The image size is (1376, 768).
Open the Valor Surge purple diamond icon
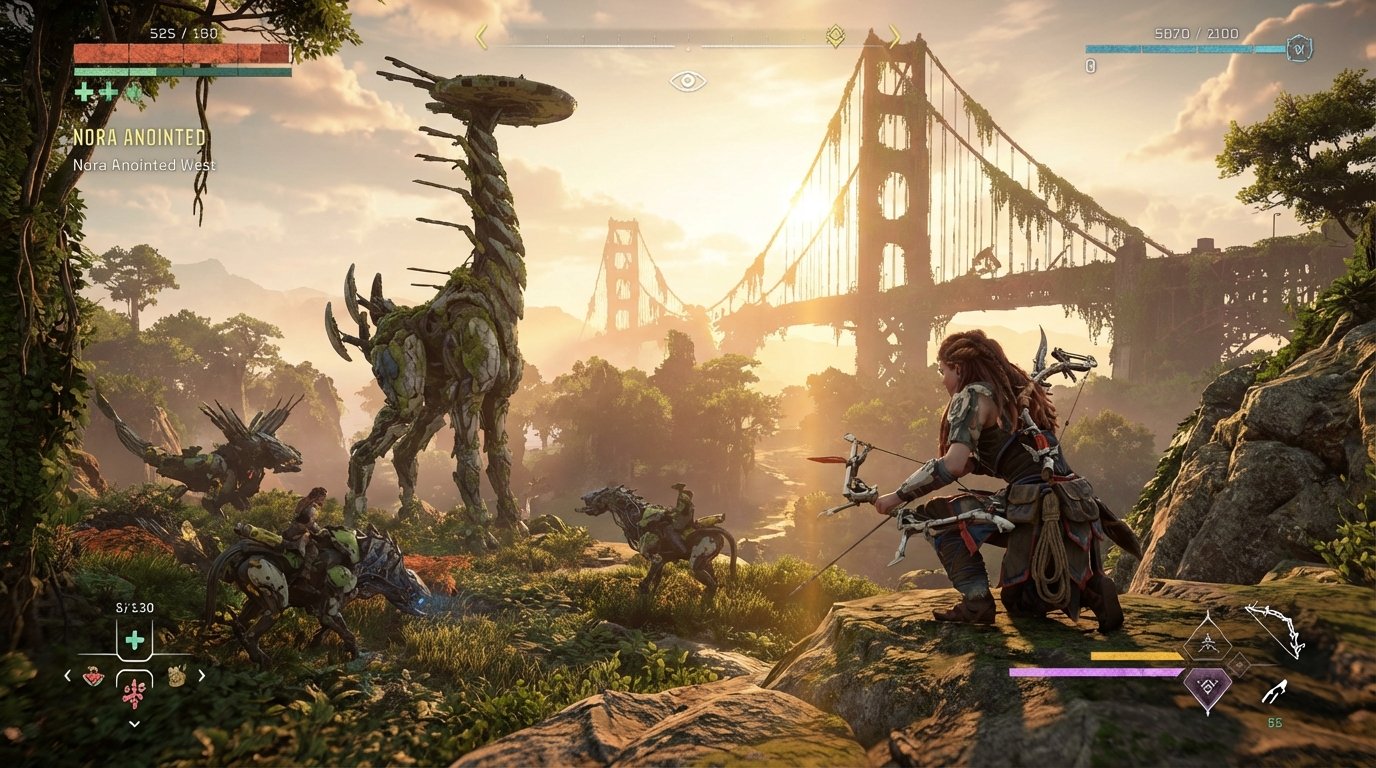(x=1208, y=687)
